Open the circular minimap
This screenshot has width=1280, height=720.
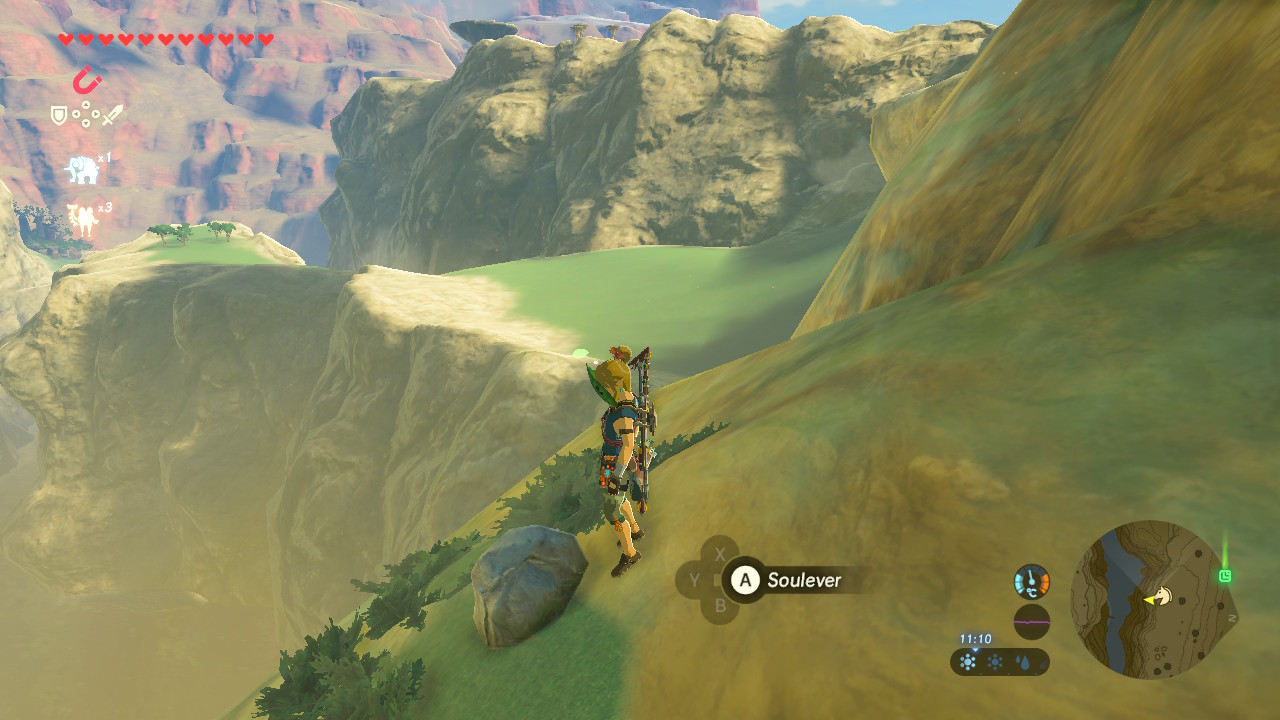pyautogui.click(x=1149, y=599)
